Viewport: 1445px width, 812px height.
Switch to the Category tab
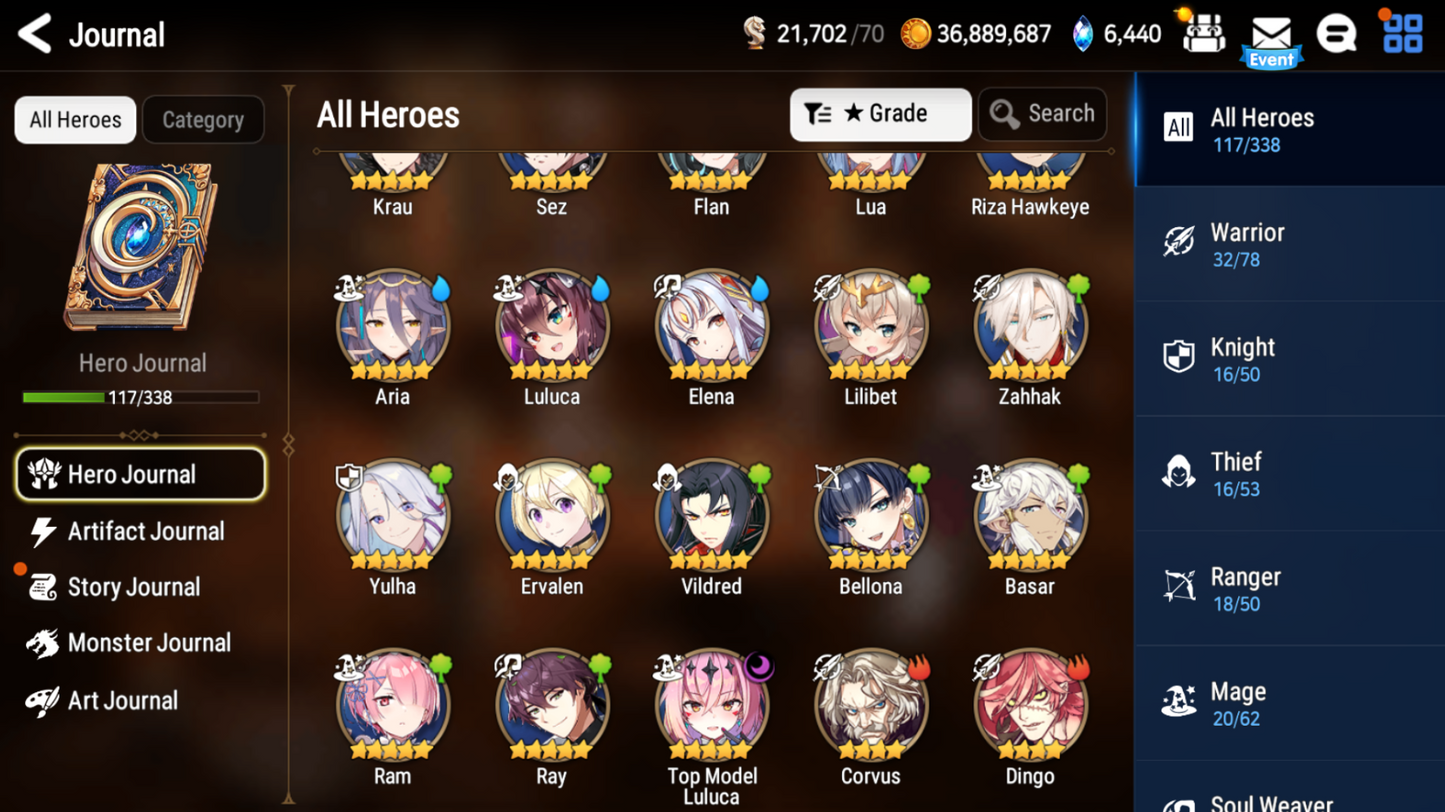click(203, 120)
